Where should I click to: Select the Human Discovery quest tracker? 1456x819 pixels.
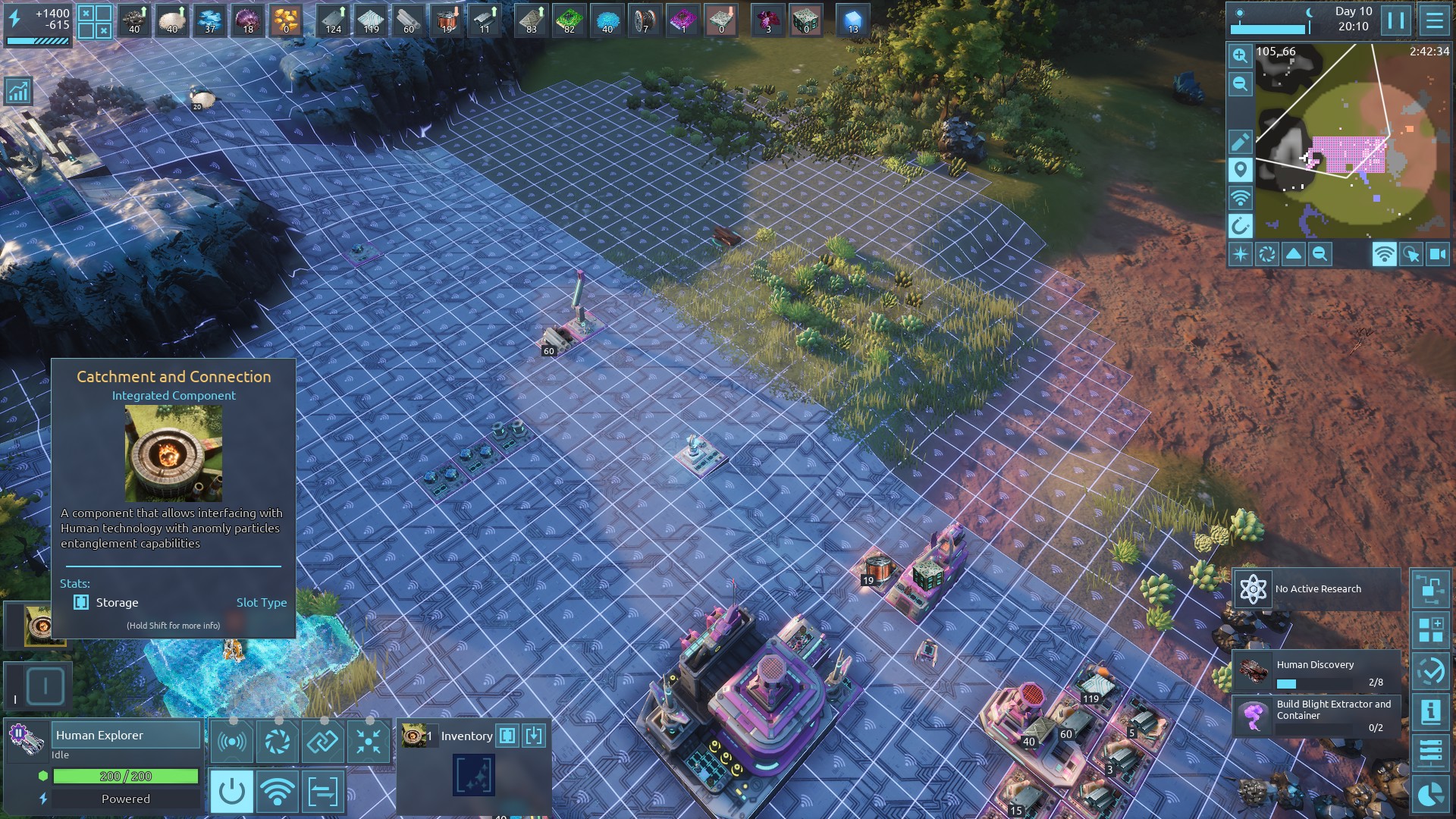click(x=1317, y=670)
